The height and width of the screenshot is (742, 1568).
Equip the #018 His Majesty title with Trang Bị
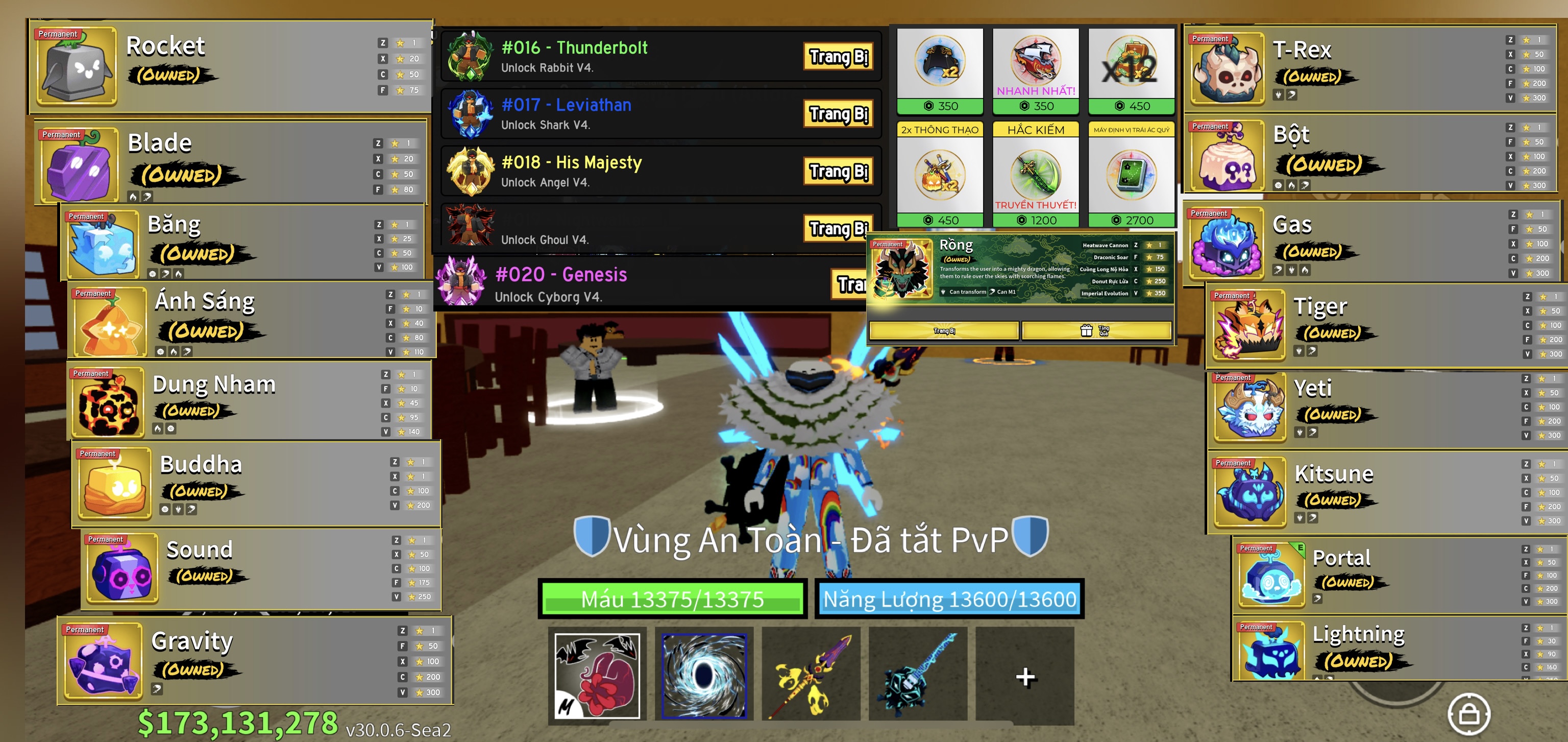838,172
